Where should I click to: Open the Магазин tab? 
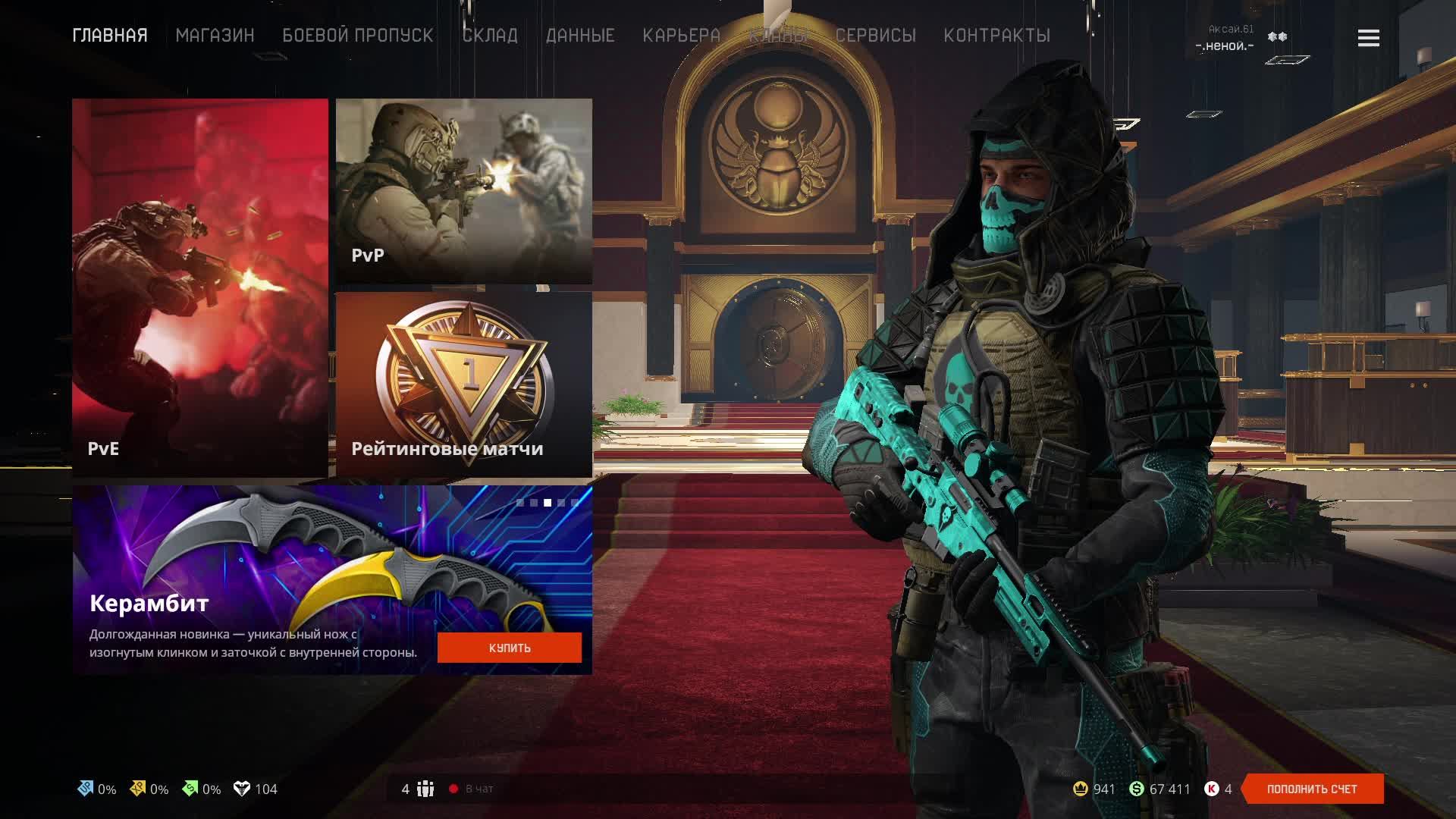tap(215, 36)
